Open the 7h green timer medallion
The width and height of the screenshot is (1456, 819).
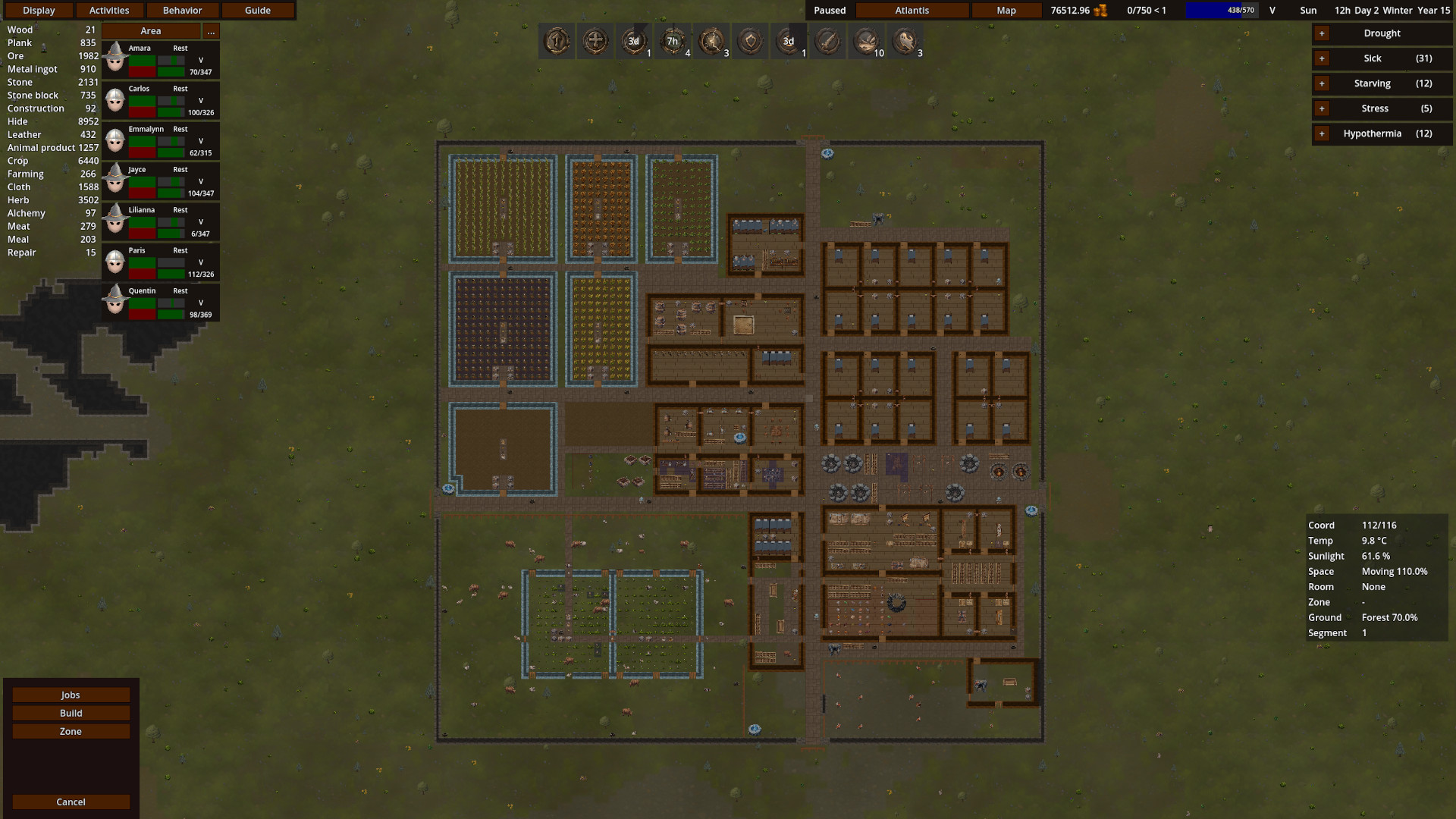coord(673,42)
